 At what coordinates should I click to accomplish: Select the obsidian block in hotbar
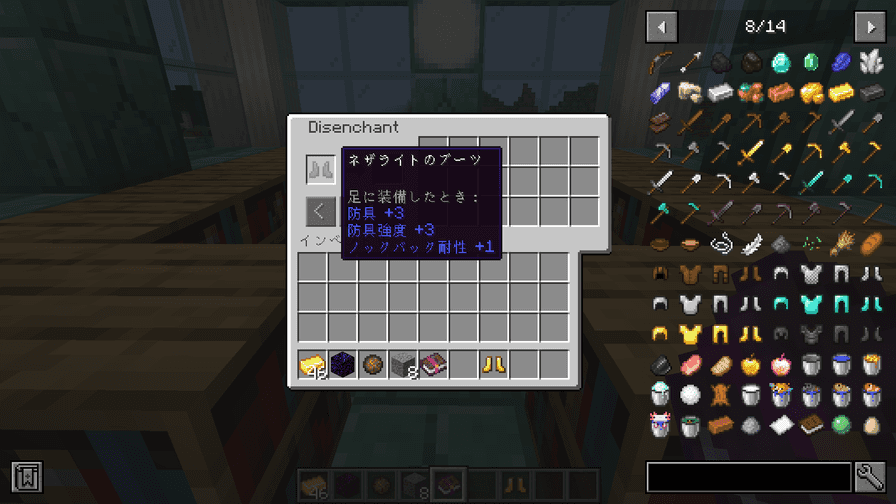343,365
